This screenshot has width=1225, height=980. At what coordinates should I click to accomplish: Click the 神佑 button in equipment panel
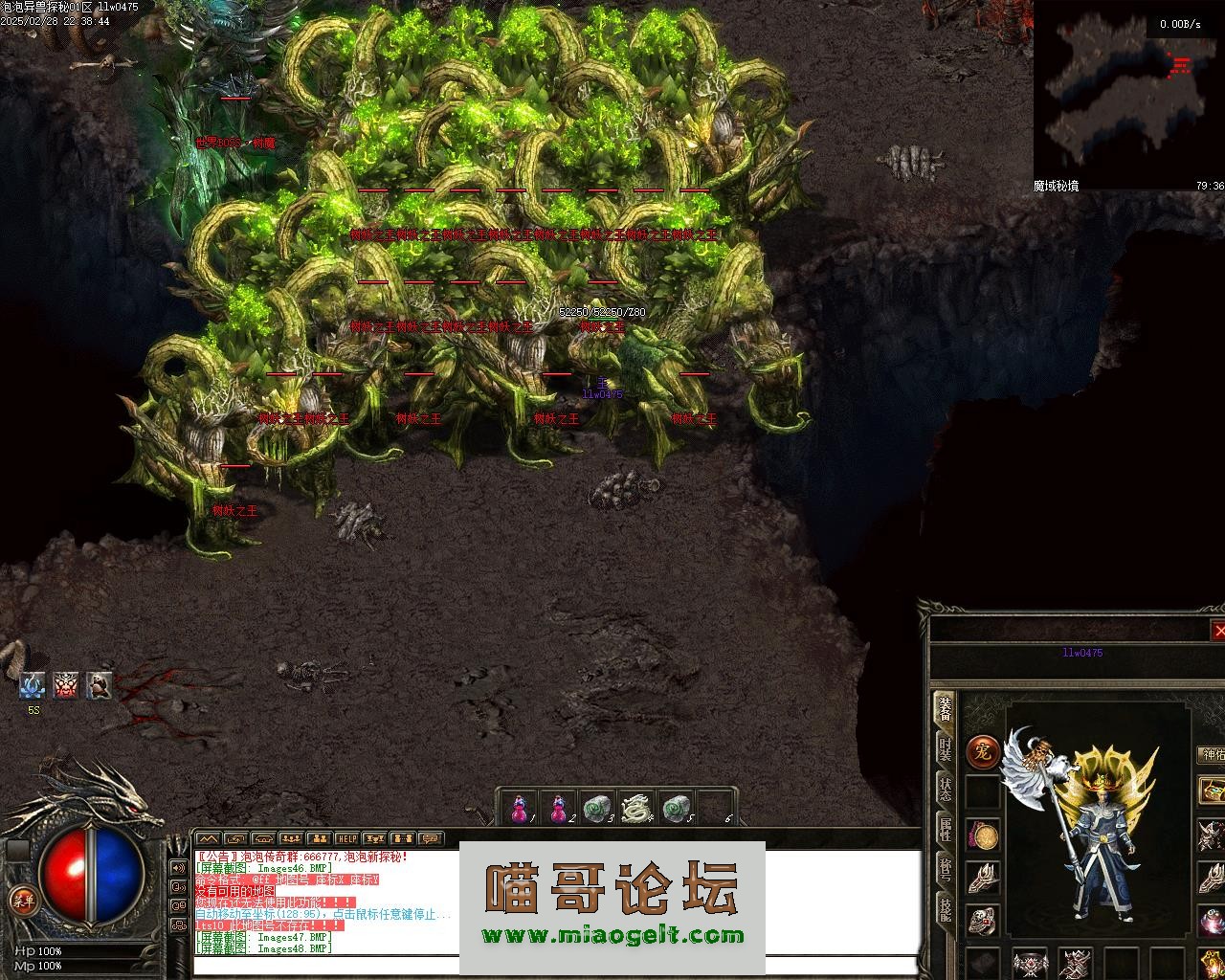tap(1212, 755)
